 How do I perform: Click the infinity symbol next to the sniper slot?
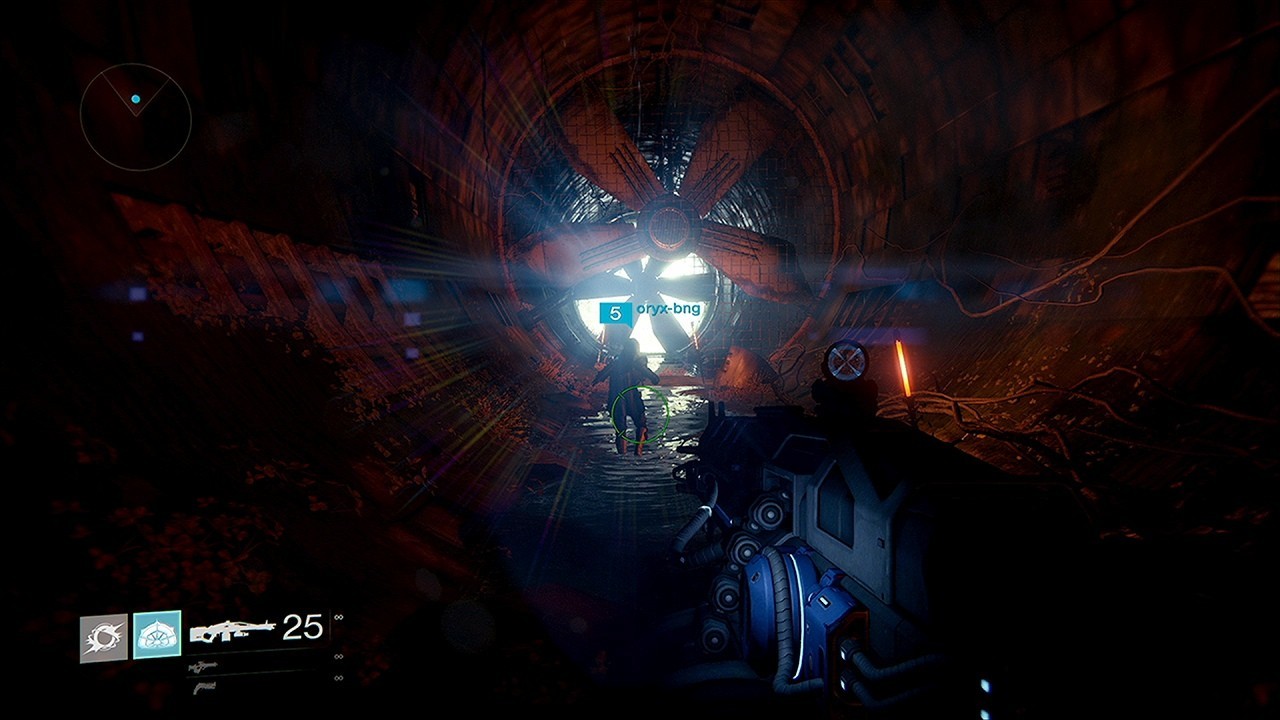[x=338, y=655]
